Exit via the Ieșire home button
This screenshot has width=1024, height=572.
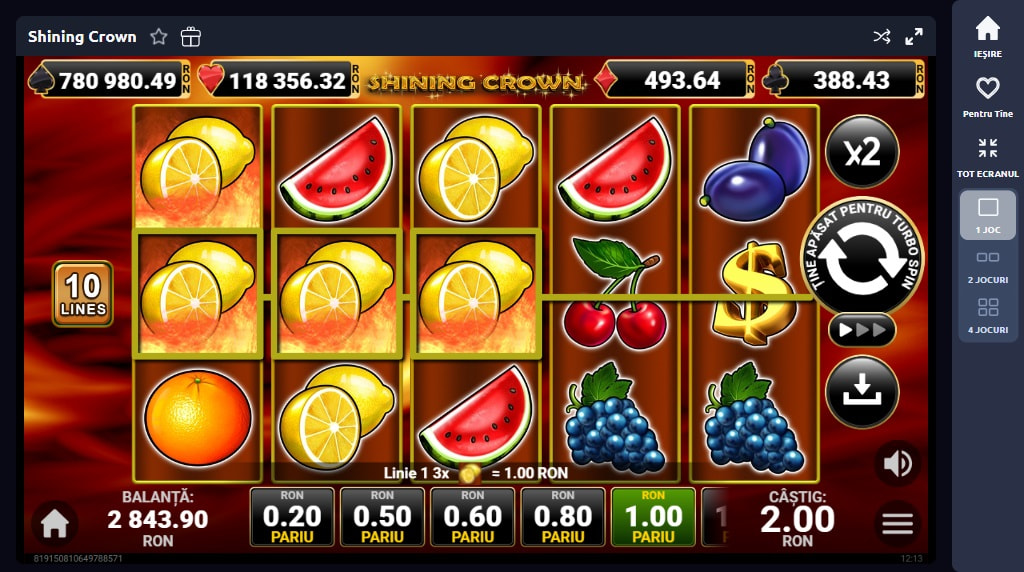tap(987, 36)
